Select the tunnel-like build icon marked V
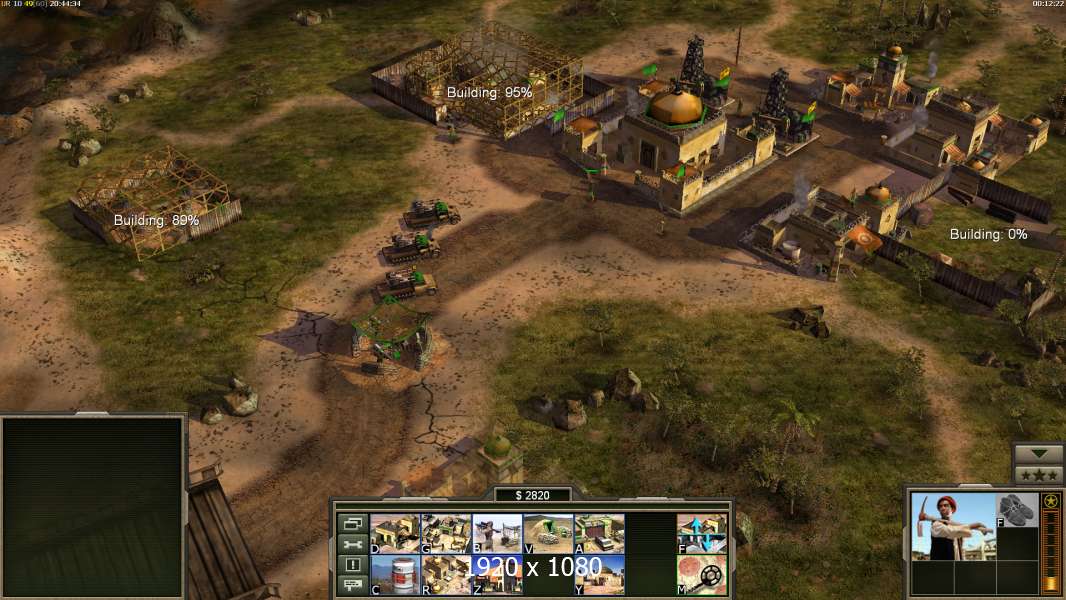This screenshot has width=1066, height=600. [548, 533]
